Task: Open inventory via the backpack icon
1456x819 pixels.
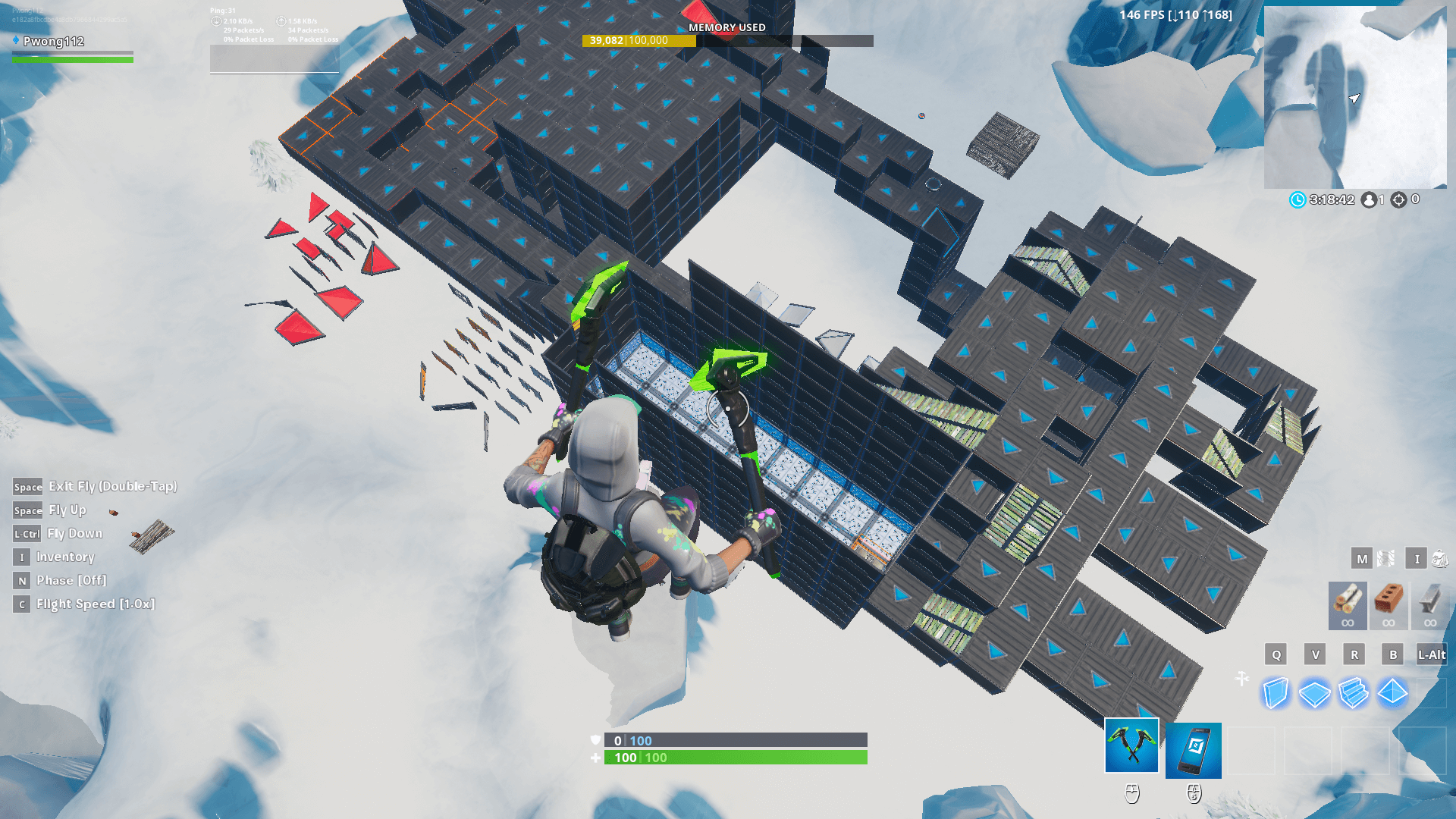Action: click(1440, 559)
